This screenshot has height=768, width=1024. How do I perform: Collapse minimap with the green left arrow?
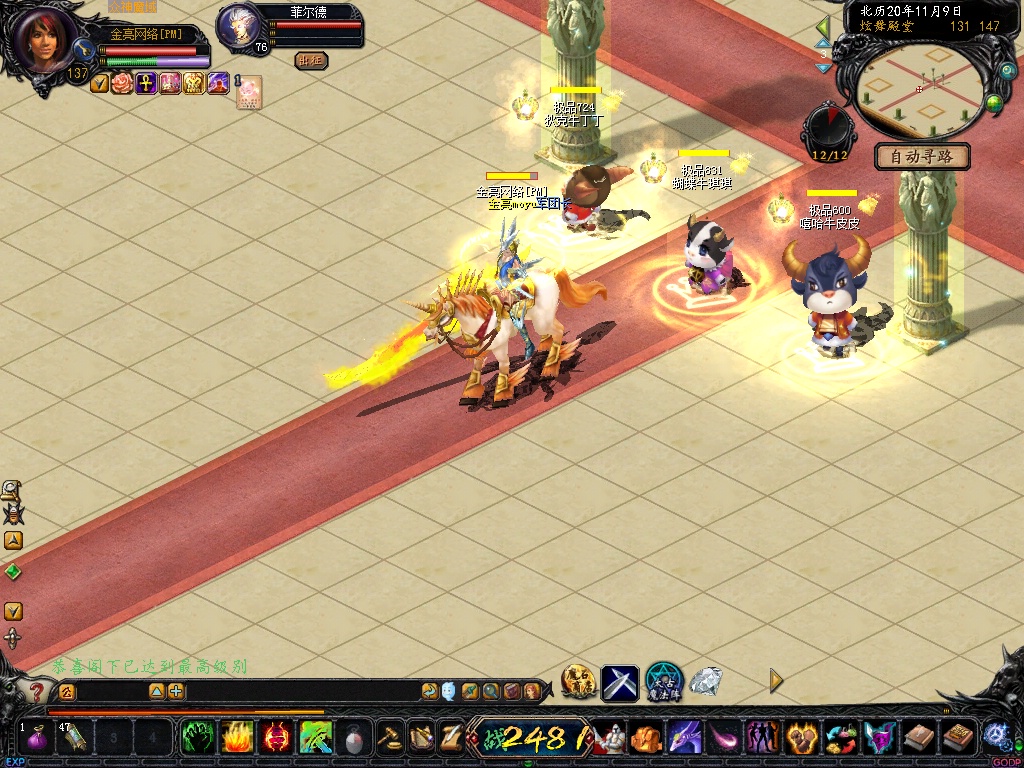(823, 26)
